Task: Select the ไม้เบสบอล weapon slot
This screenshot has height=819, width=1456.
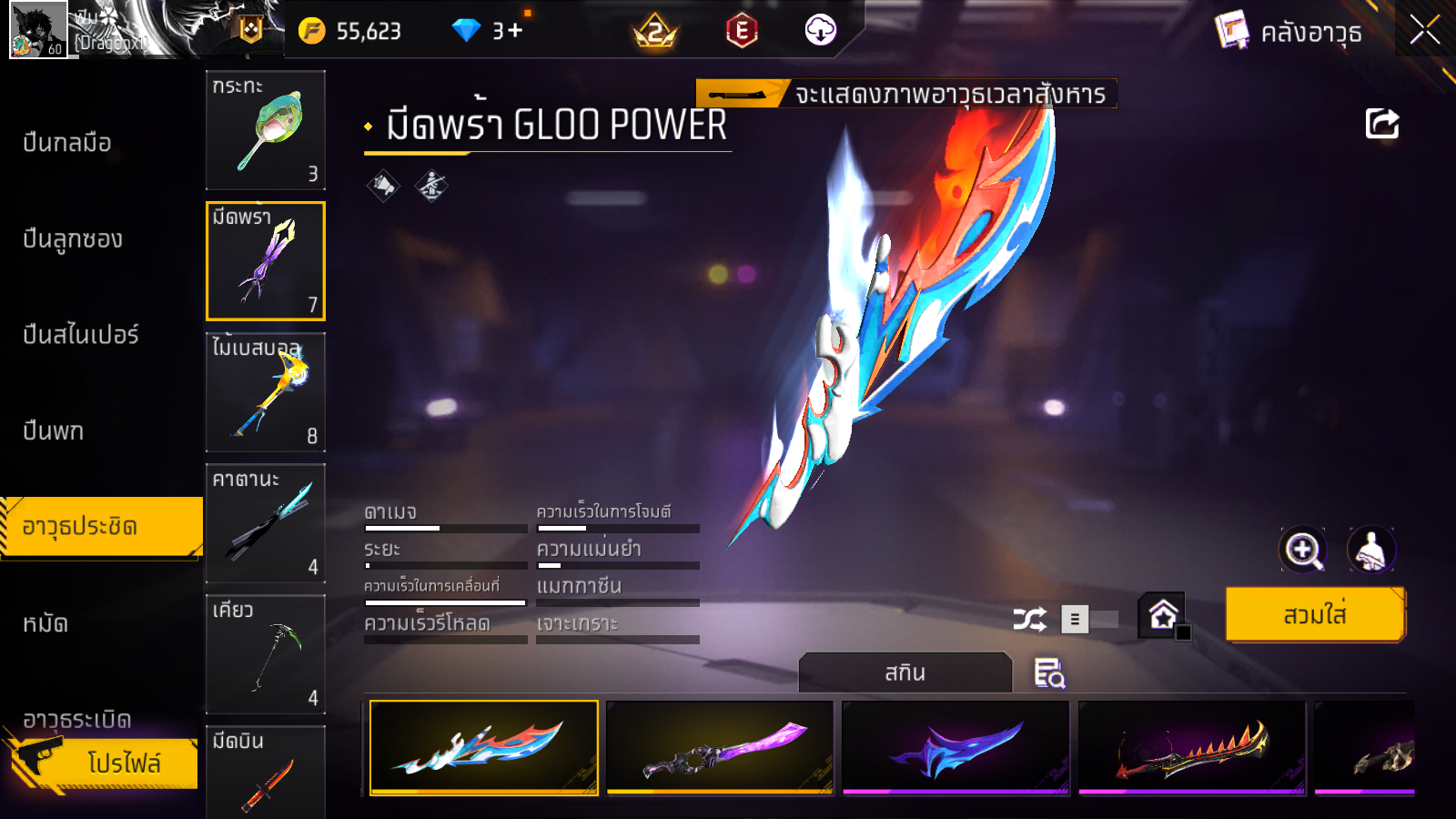Action: [x=266, y=392]
